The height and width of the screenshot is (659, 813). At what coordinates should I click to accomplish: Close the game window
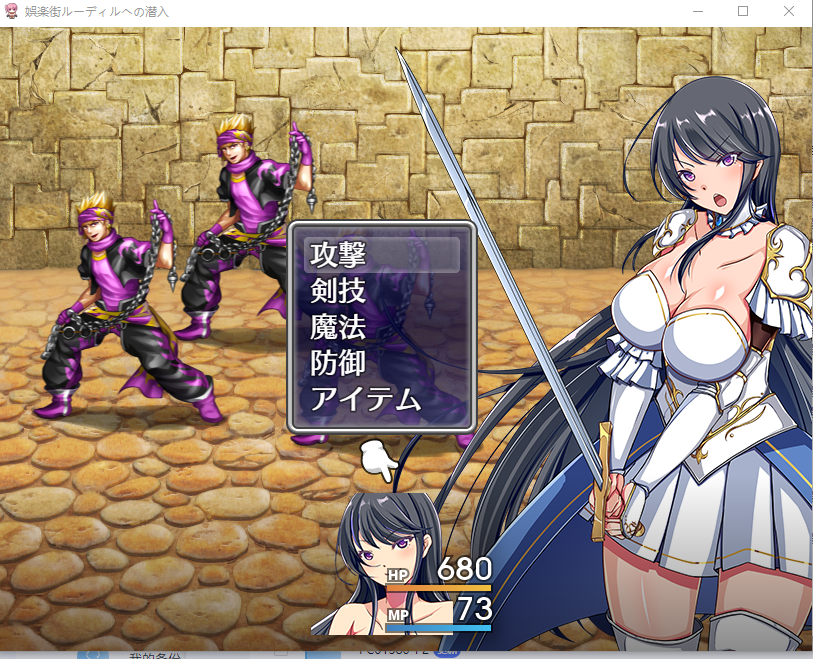click(789, 11)
